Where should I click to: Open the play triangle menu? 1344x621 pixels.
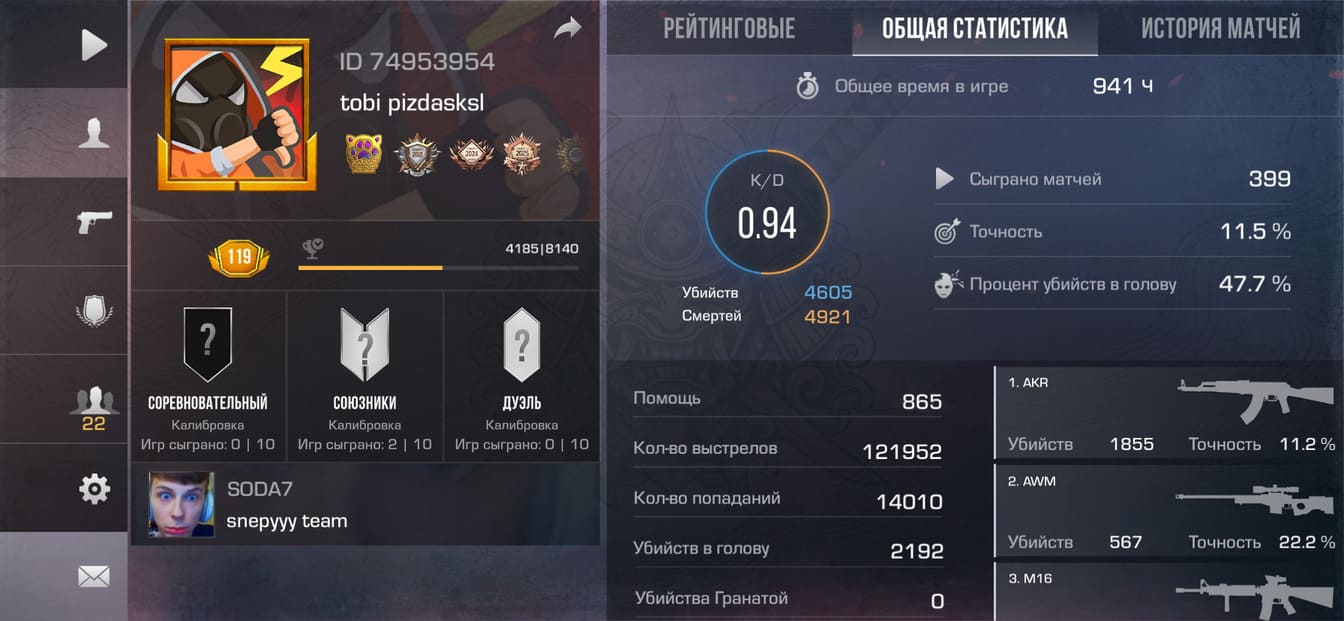[x=93, y=45]
